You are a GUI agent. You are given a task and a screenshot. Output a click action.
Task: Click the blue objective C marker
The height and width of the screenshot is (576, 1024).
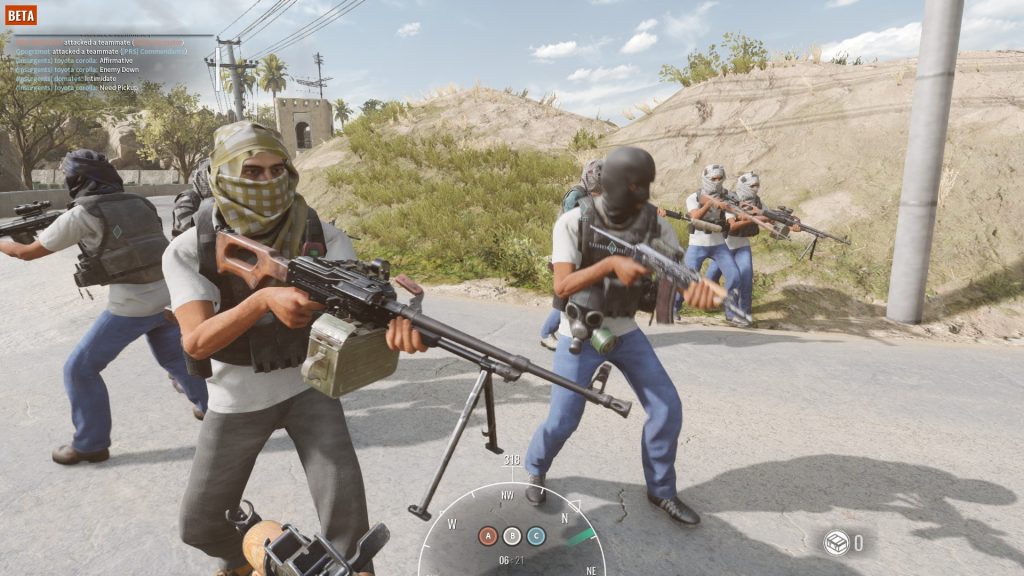[x=536, y=536]
